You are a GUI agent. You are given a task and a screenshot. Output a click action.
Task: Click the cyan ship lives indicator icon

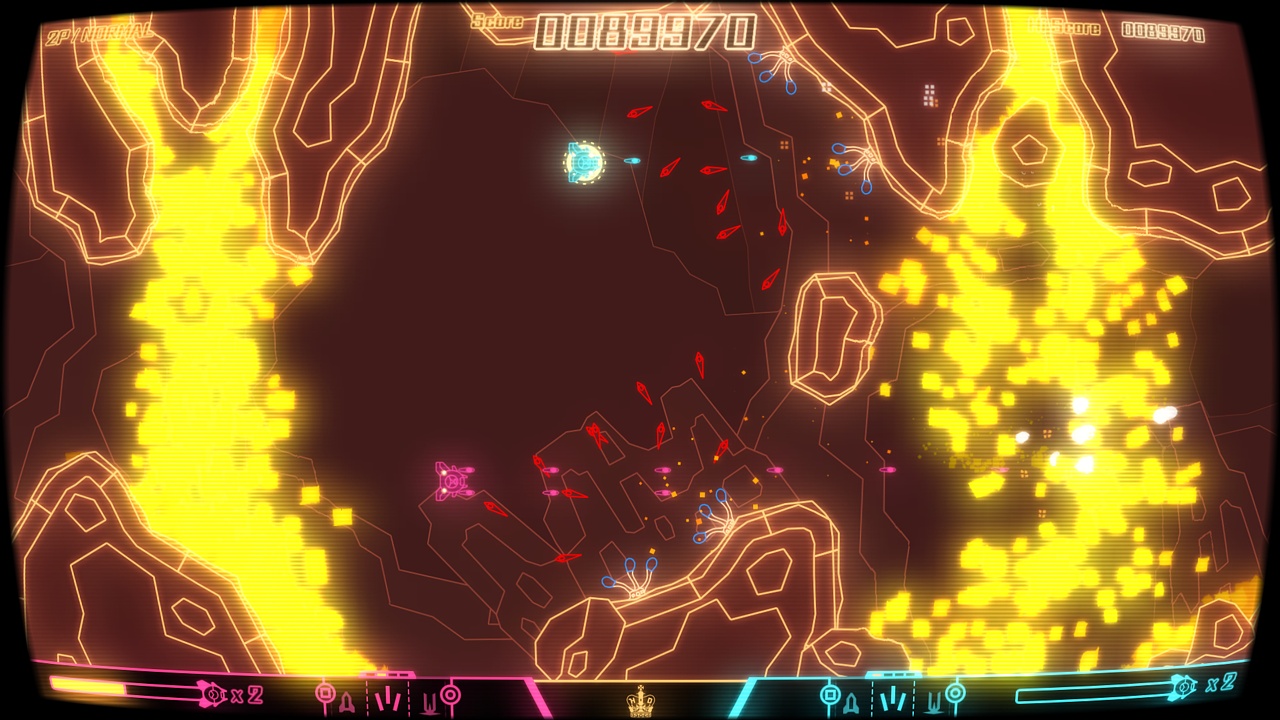click(x=1182, y=687)
